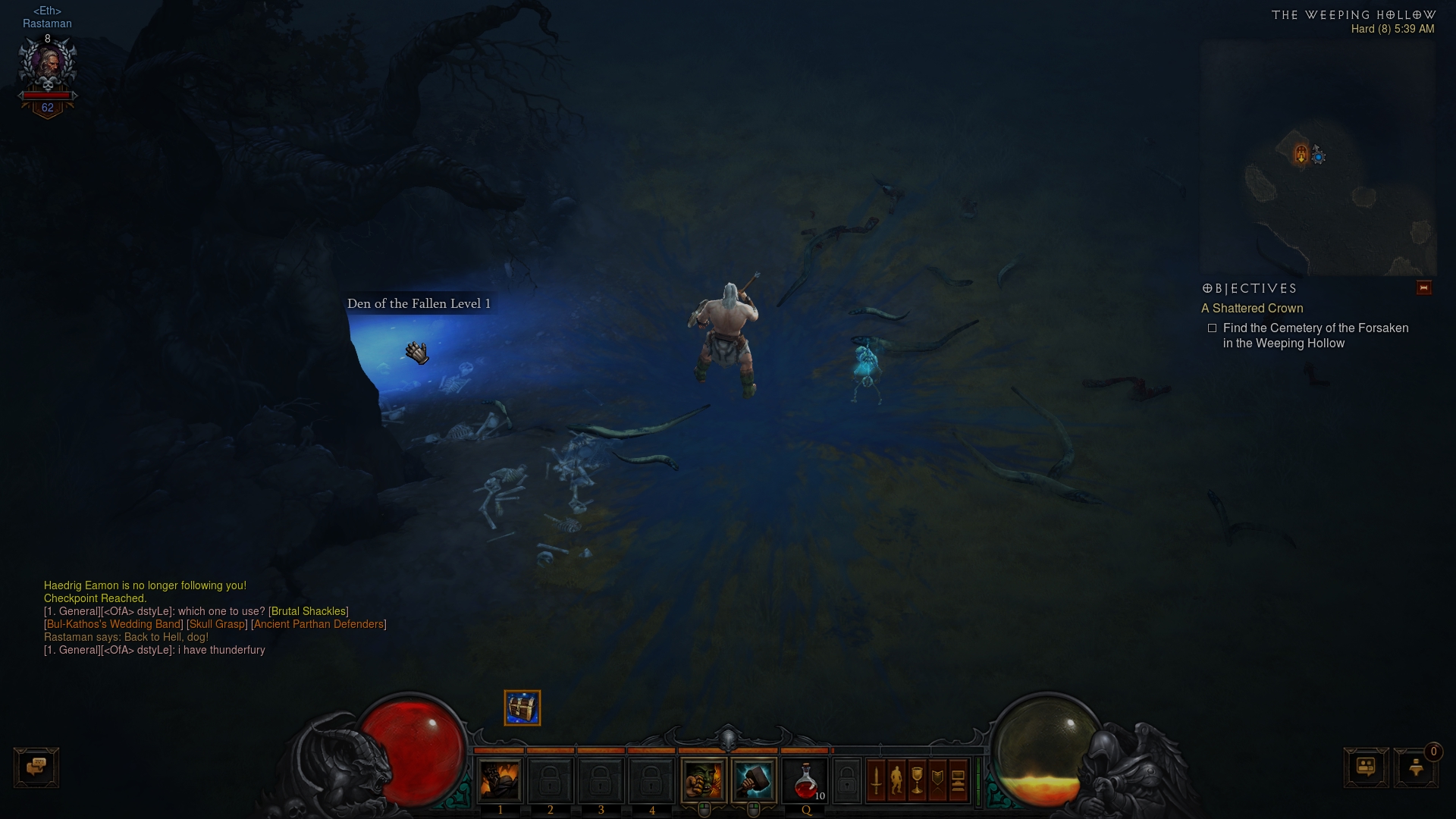This screenshot has height=819, width=1456.
Task: Open the banner-shaped menu button
Action: 937,780
